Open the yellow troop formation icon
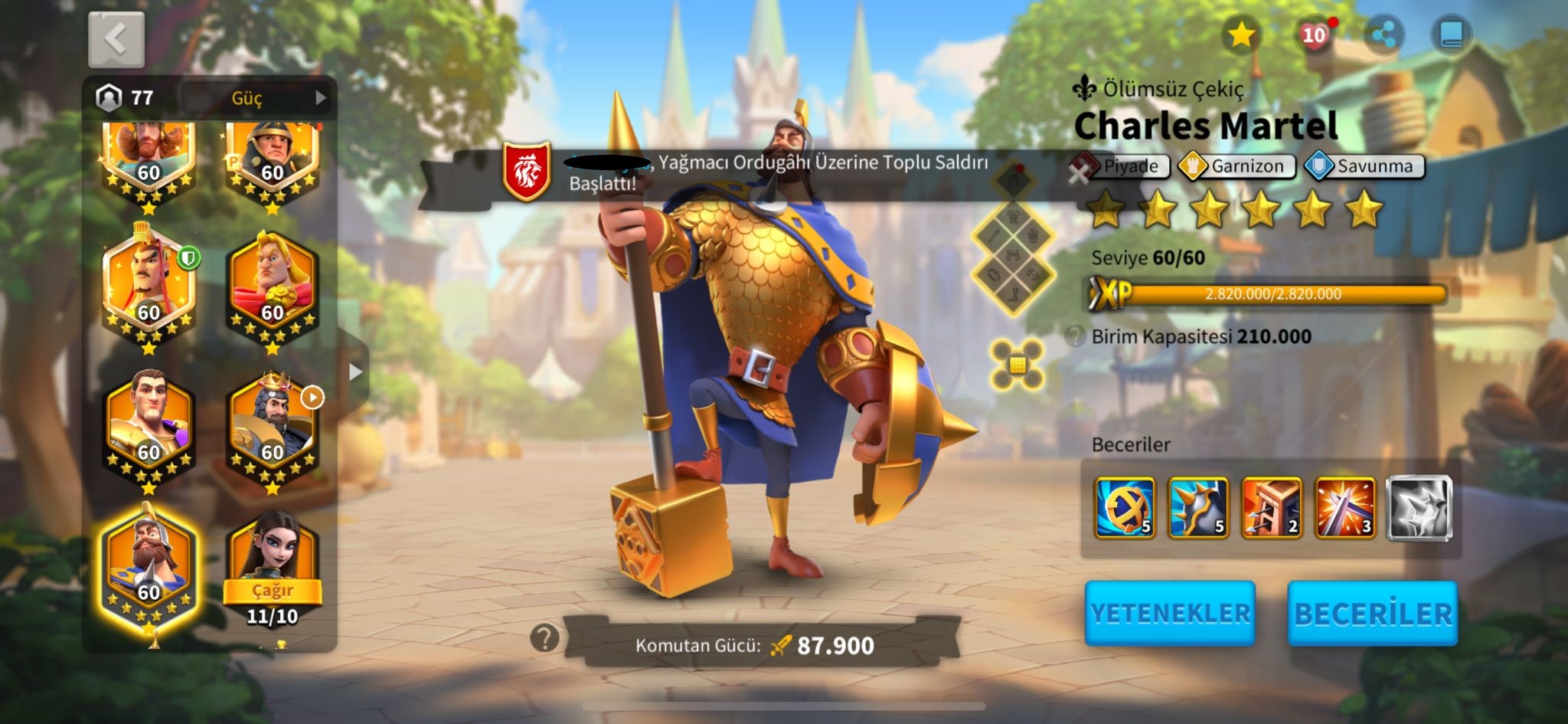Viewport: 1568px width, 724px height. (1016, 365)
